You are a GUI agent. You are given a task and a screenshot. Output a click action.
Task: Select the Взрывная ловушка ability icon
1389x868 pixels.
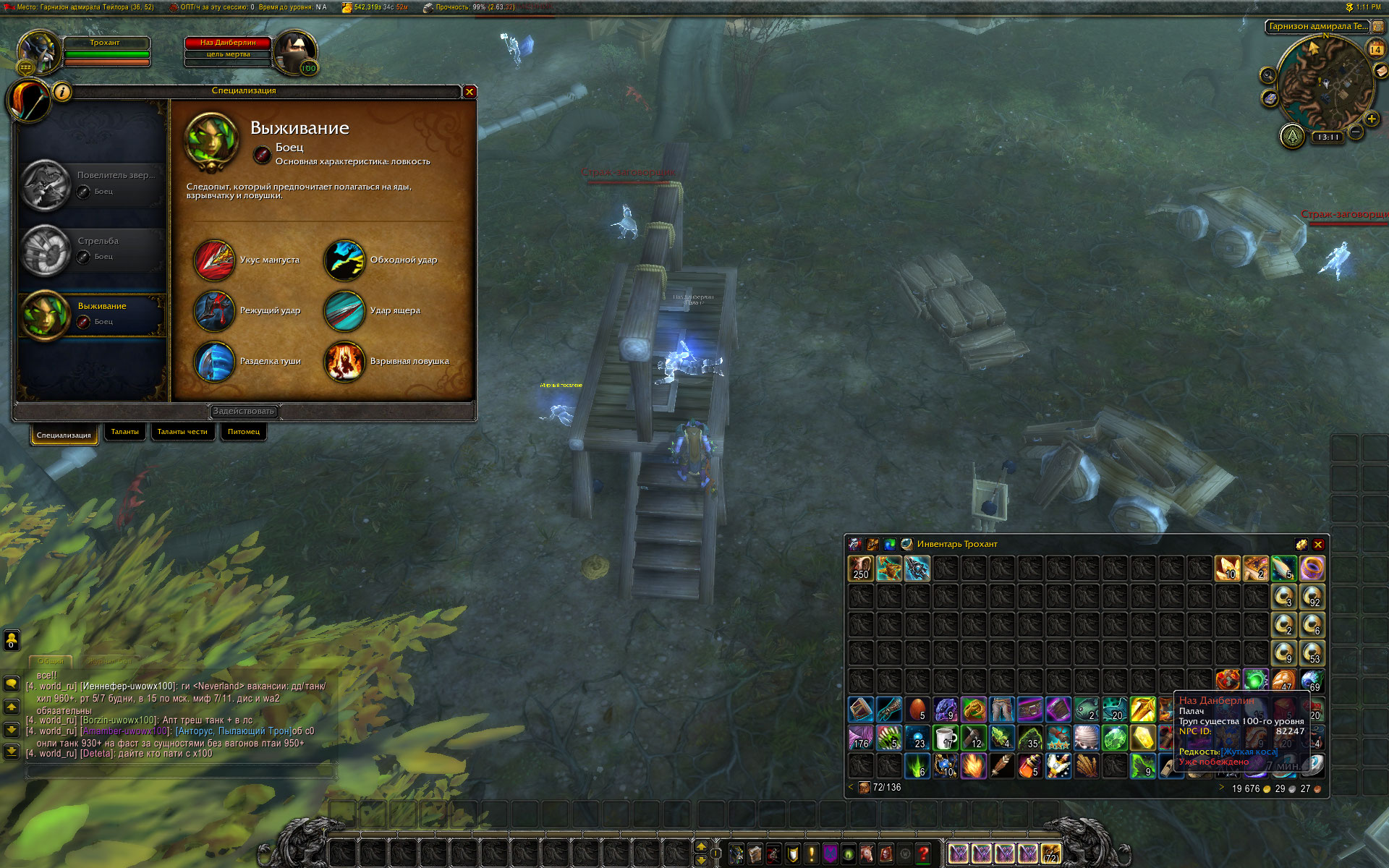344,362
